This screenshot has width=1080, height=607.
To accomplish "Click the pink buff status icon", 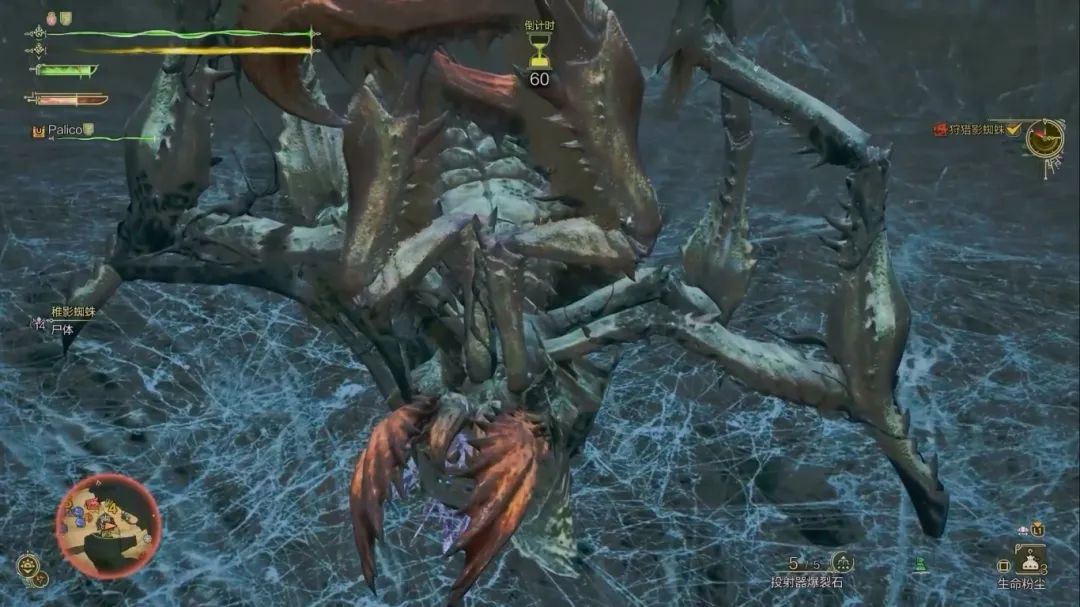I will pyautogui.click(x=51, y=18).
